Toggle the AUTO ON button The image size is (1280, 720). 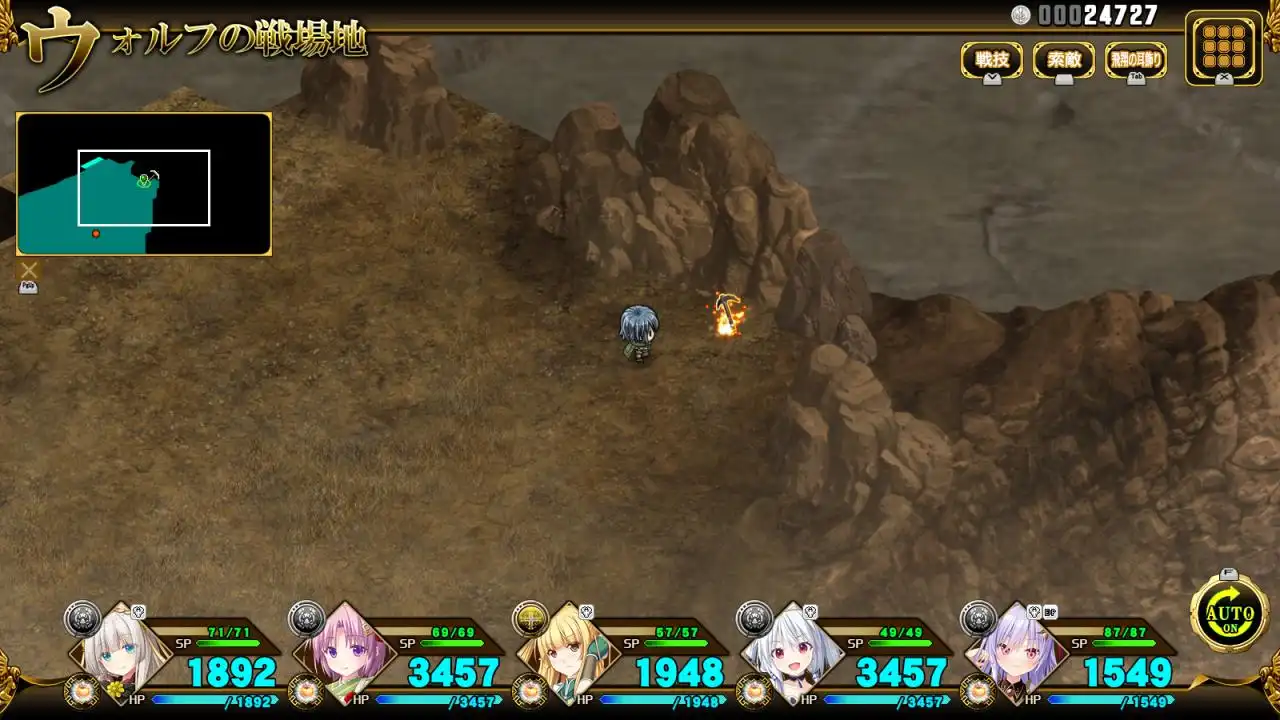click(1229, 614)
